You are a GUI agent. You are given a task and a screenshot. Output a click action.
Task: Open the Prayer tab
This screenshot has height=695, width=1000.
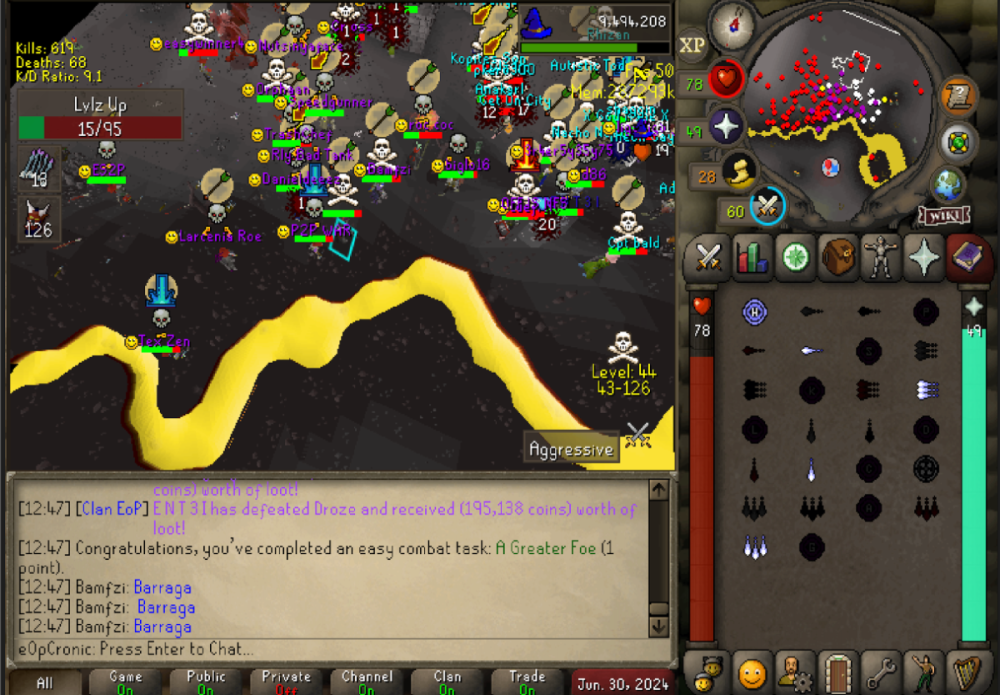click(x=925, y=256)
